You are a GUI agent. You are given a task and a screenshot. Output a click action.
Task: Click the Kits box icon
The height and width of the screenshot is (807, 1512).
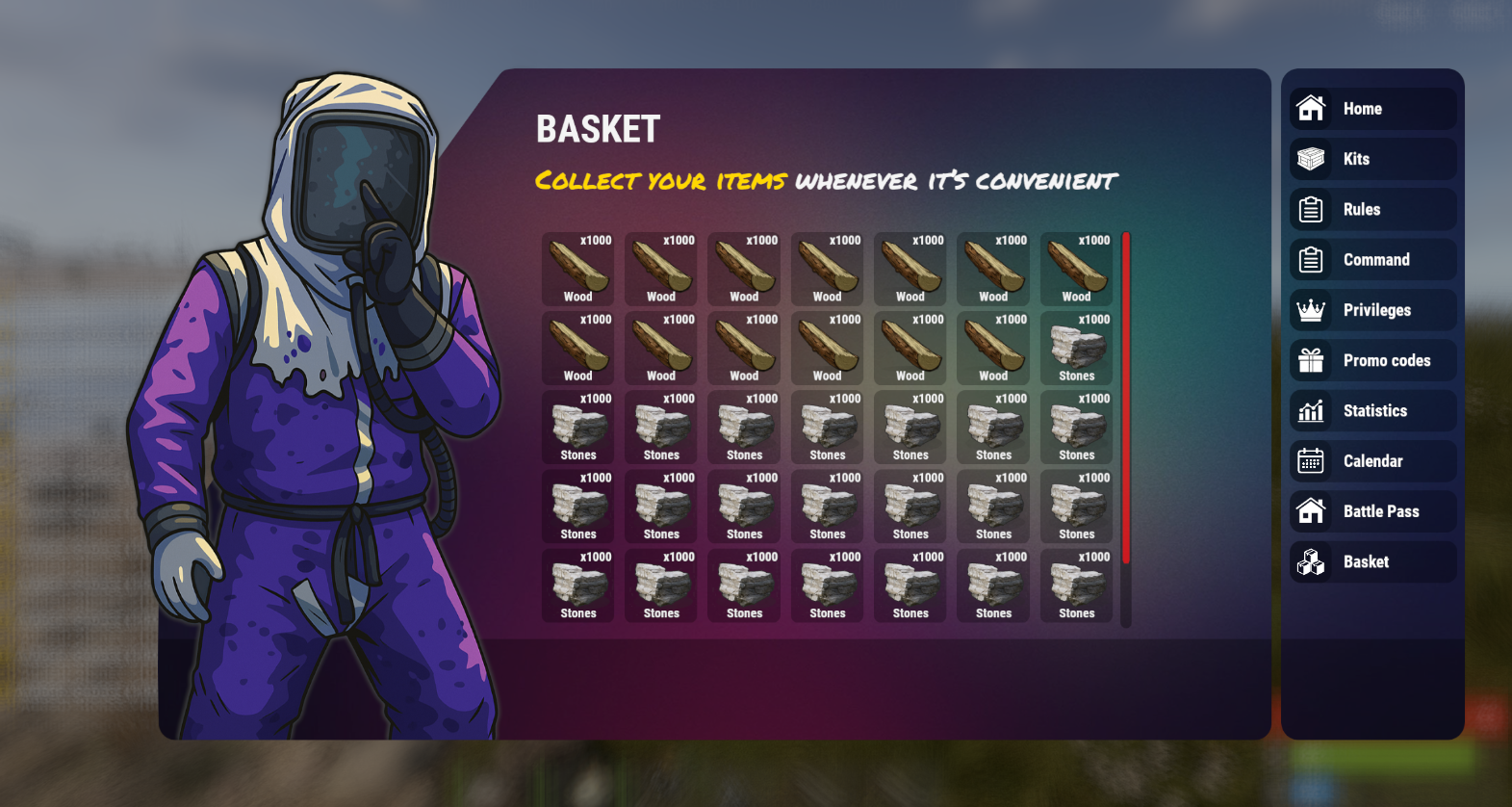click(x=1311, y=159)
